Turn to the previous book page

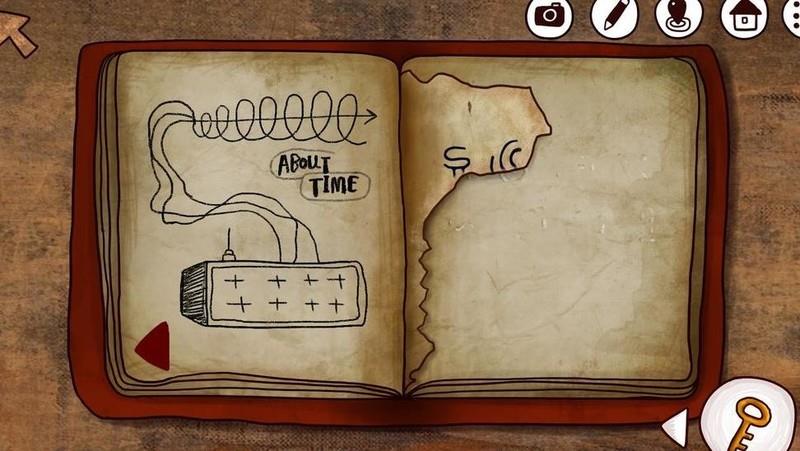tap(153, 346)
